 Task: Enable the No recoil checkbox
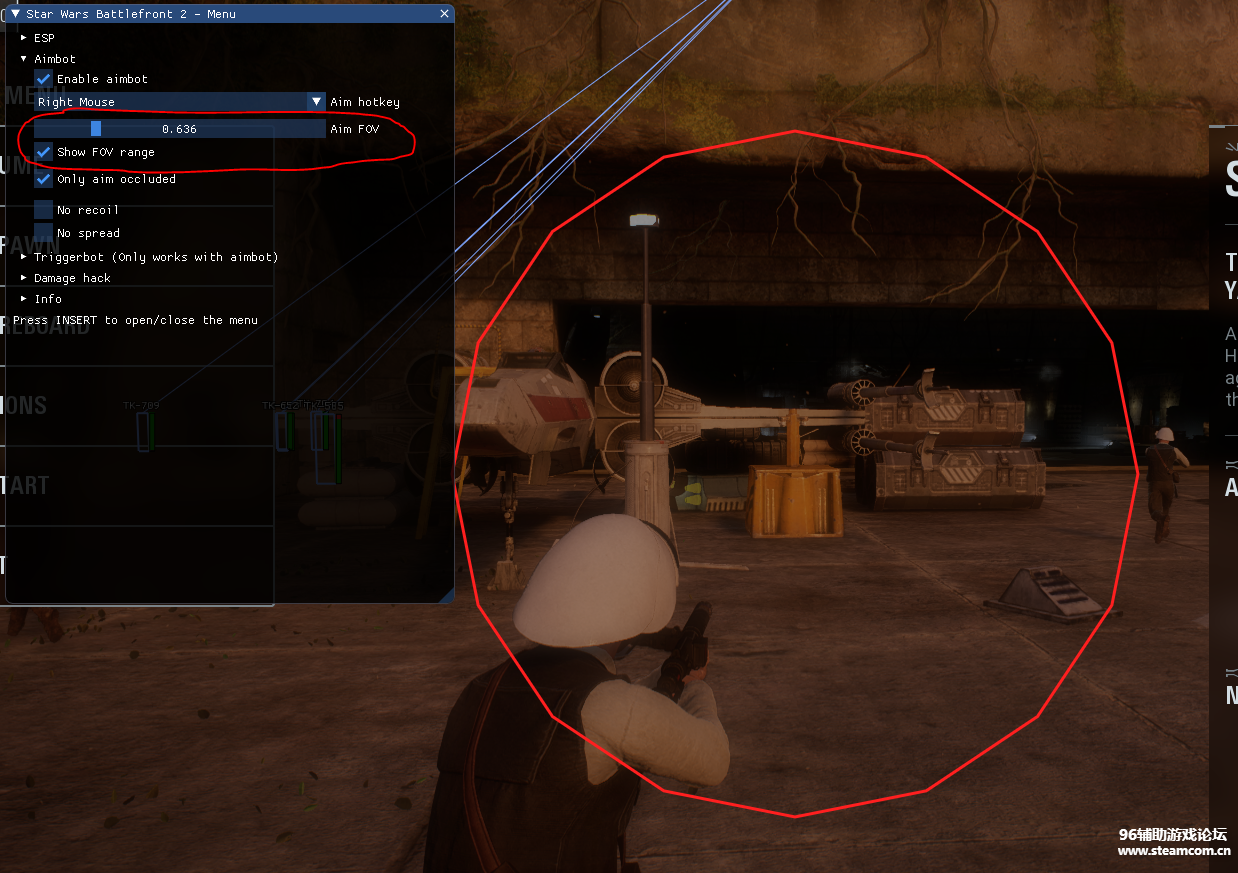(44, 210)
